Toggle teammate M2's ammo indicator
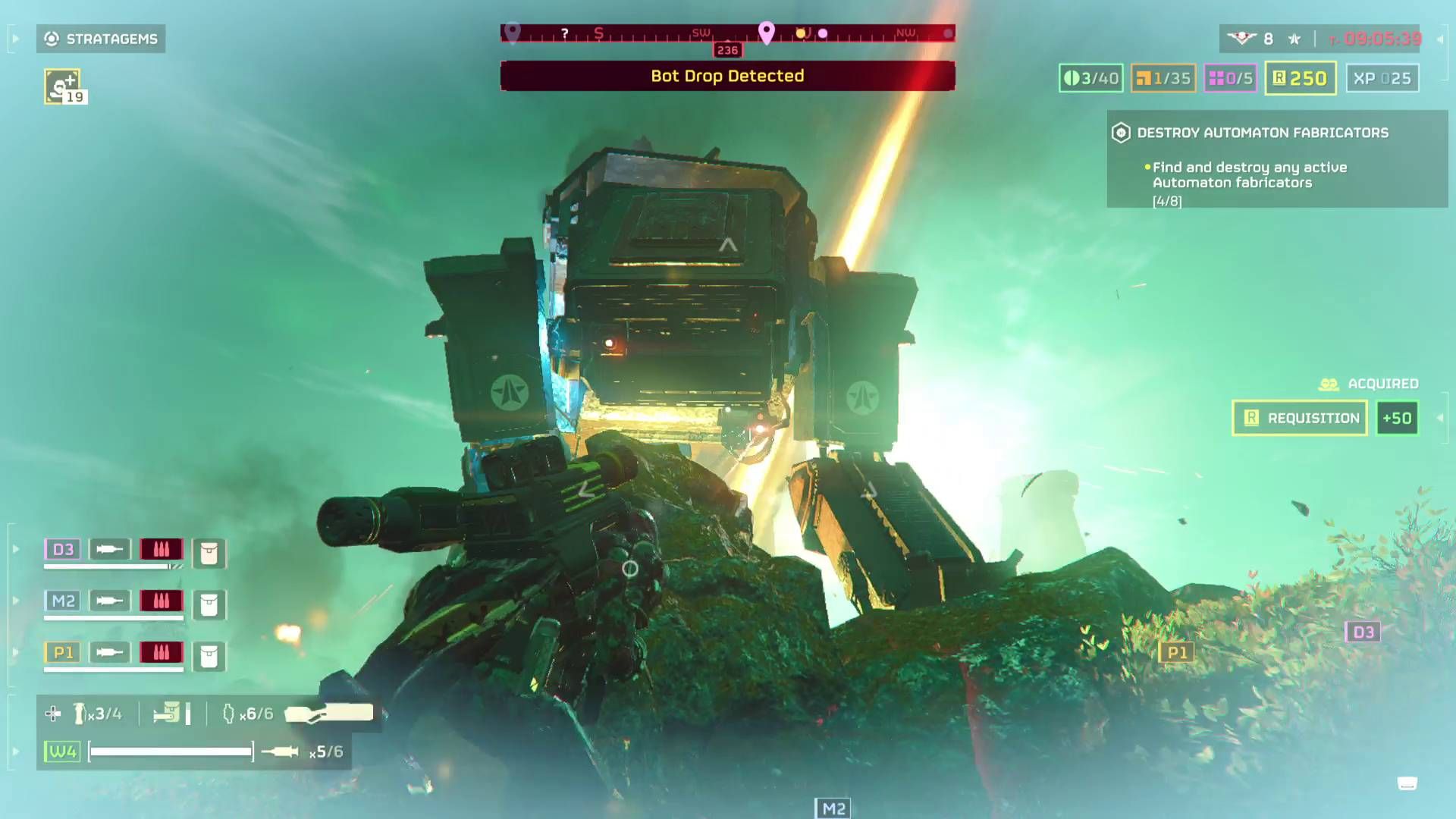The width and height of the screenshot is (1456, 819). click(162, 601)
